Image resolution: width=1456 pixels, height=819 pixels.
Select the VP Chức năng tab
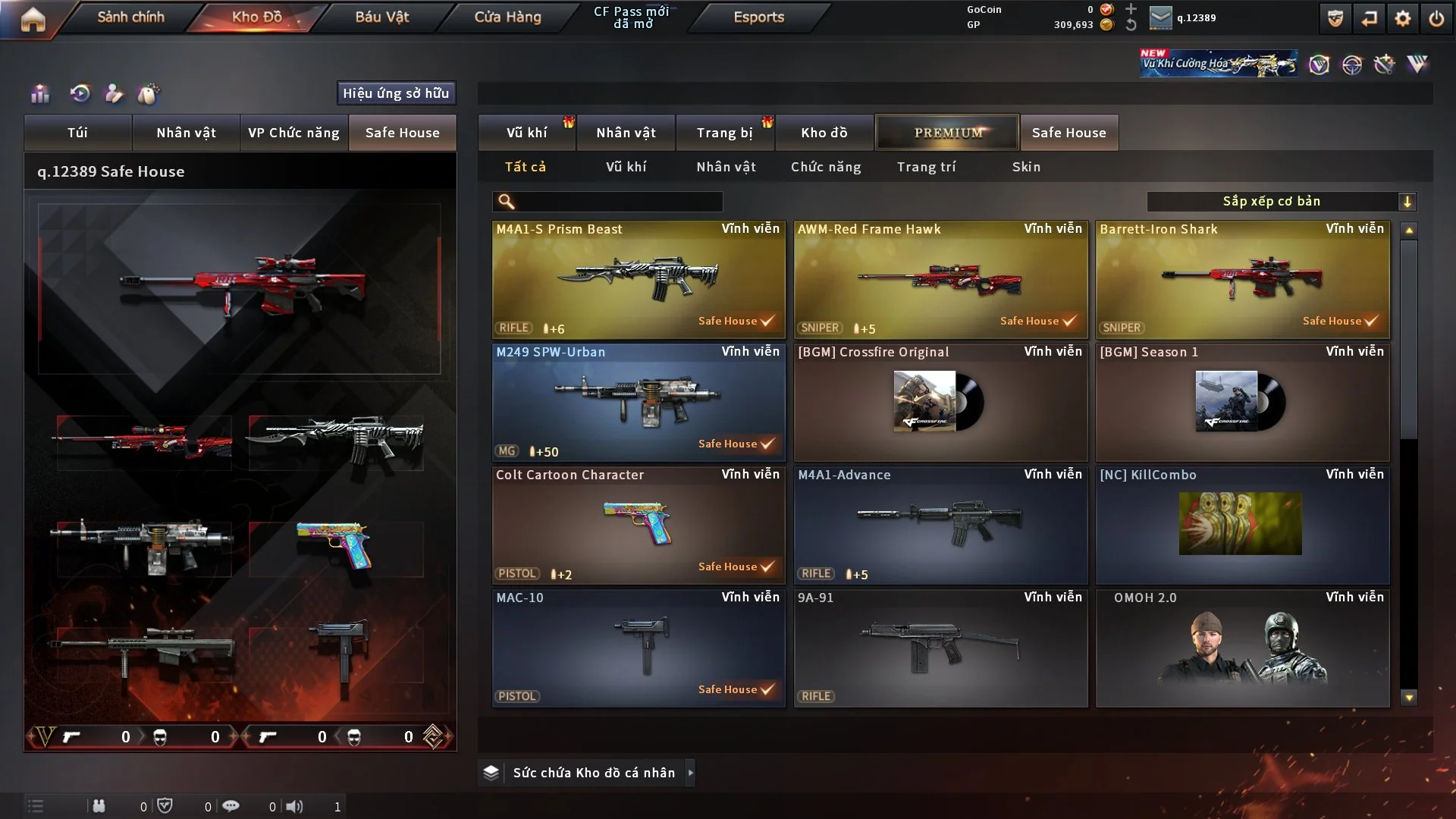pos(293,133)
